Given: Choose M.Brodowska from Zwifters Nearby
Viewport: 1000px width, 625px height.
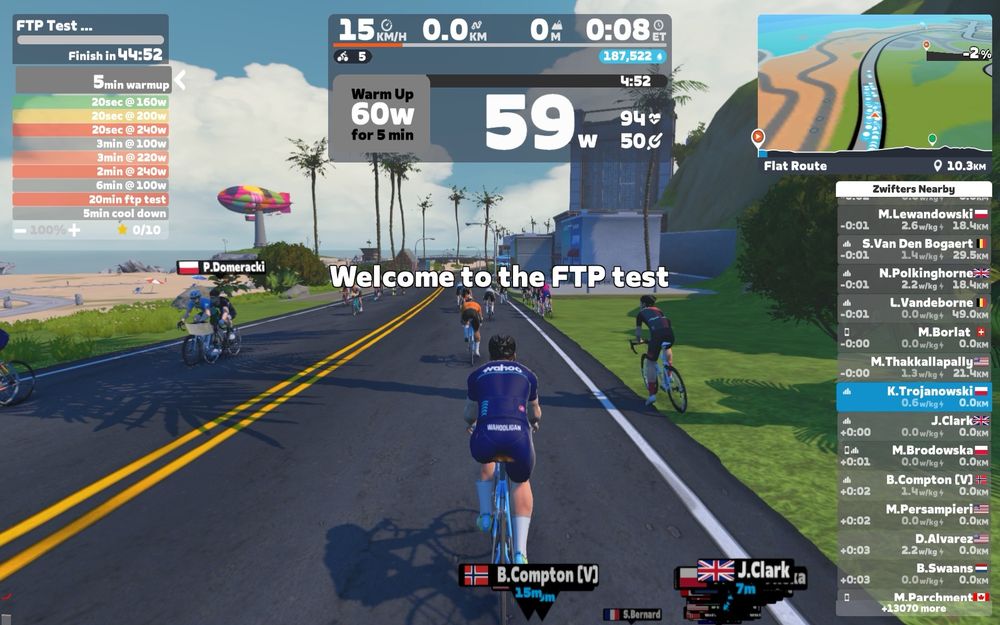Looking at the screenshot, I should tap(913, 456).
